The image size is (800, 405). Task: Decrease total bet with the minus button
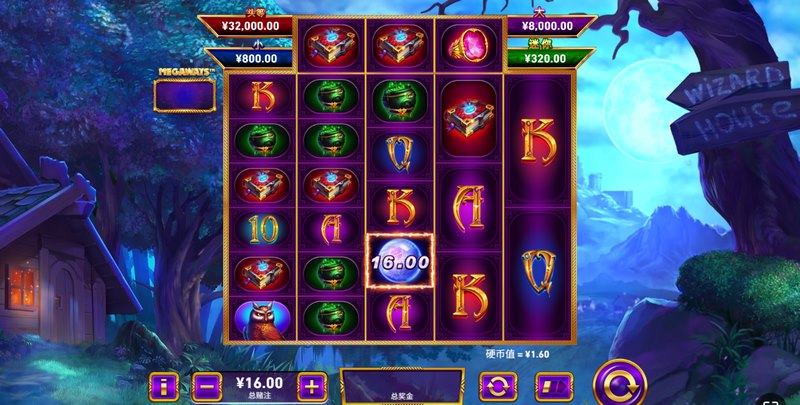(208, 385)
